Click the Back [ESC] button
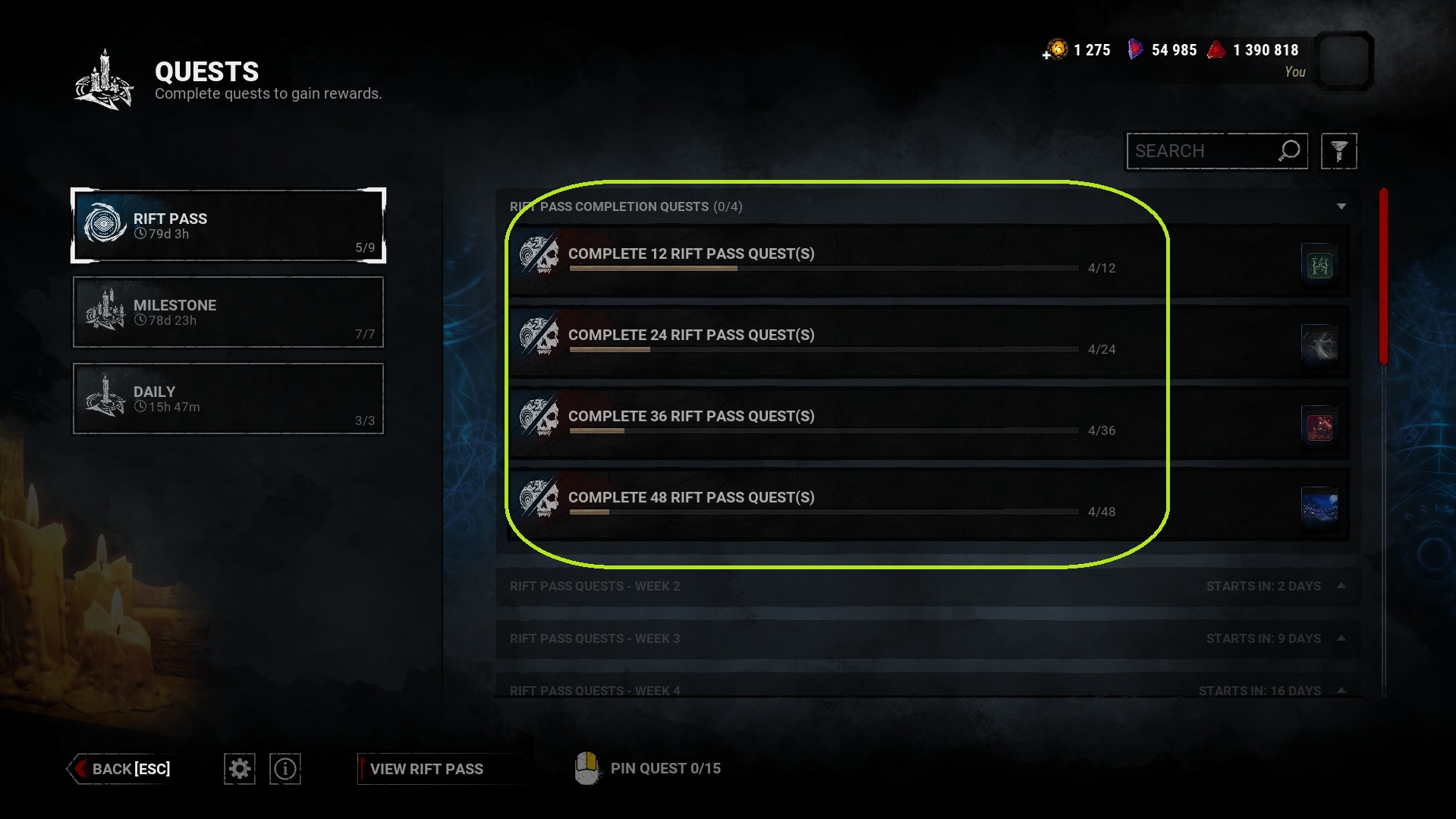The width and height of the screenshot is (1456, 819). coord(121,768)
